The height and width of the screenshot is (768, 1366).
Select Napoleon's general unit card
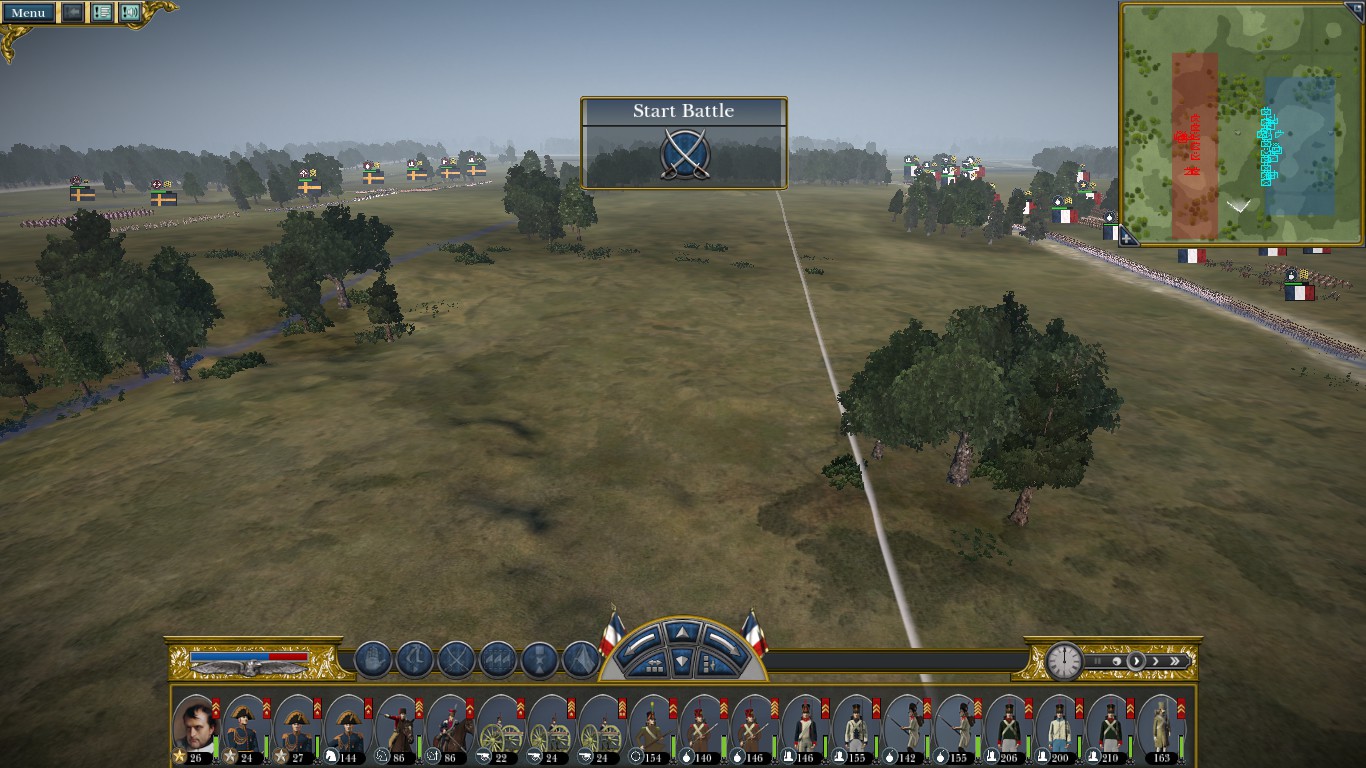[194, 727]
